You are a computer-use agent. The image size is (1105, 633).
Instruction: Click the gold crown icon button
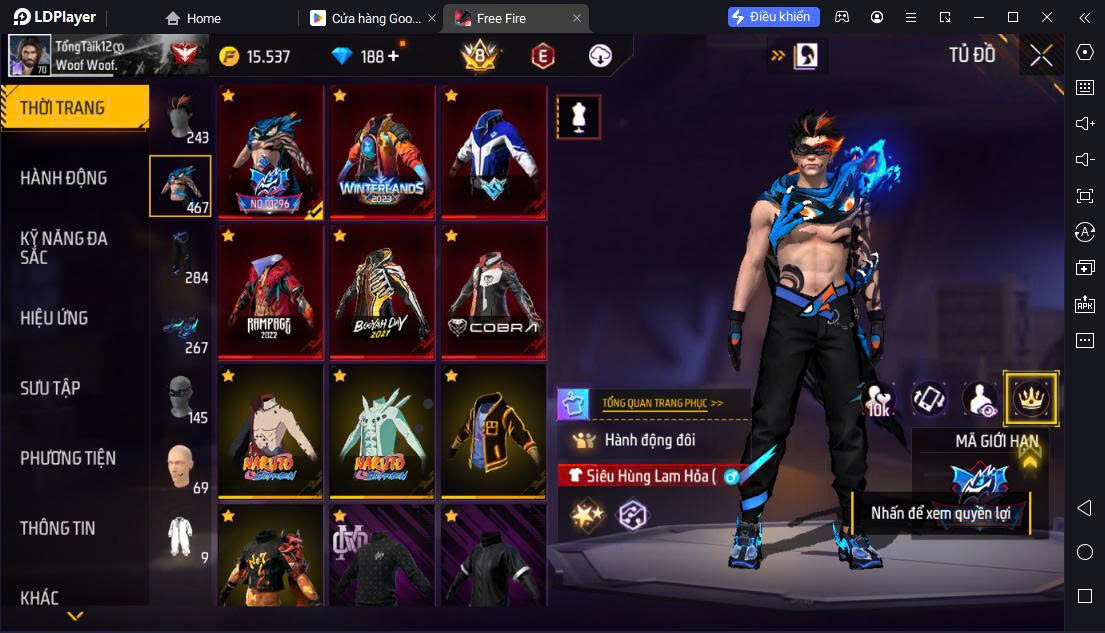(1030, 398)
